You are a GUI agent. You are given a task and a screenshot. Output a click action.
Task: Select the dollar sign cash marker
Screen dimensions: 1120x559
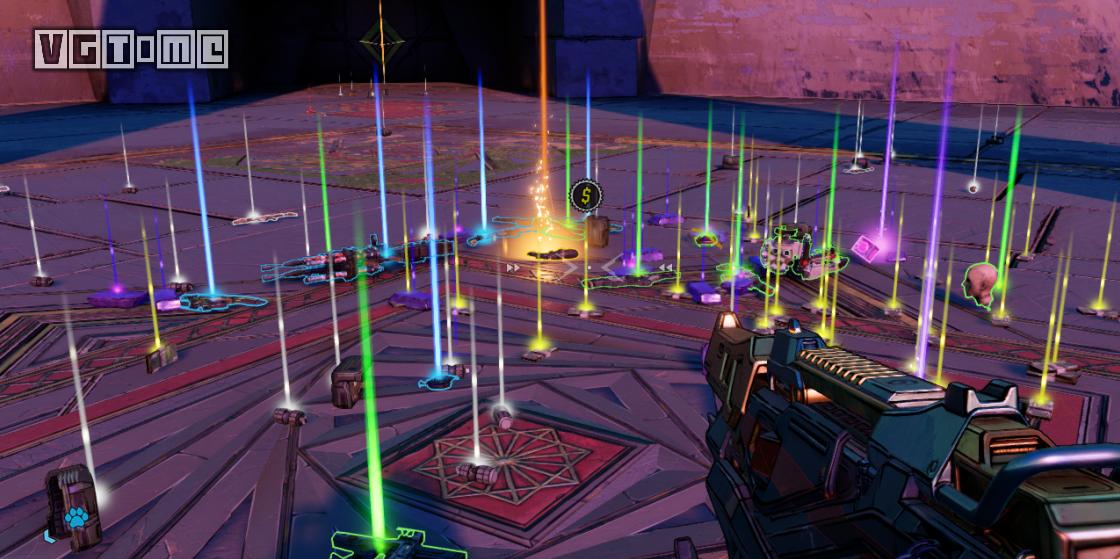[x=583, y=194]
